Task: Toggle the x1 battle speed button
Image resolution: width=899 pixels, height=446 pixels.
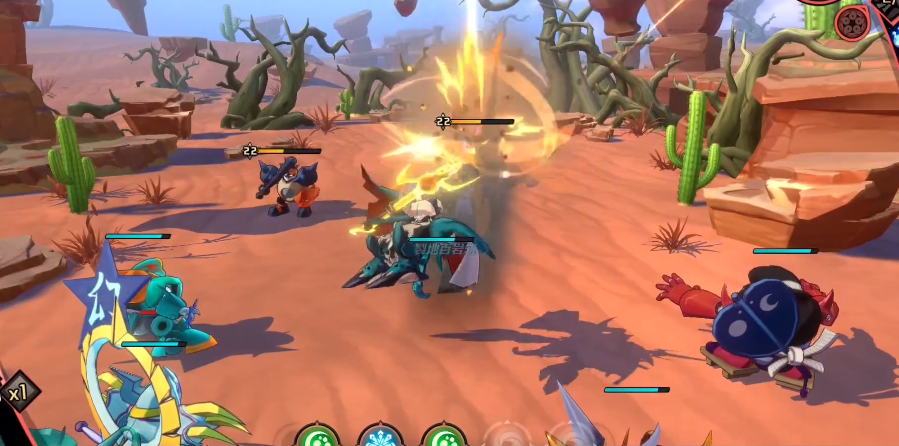Action: 16,393
